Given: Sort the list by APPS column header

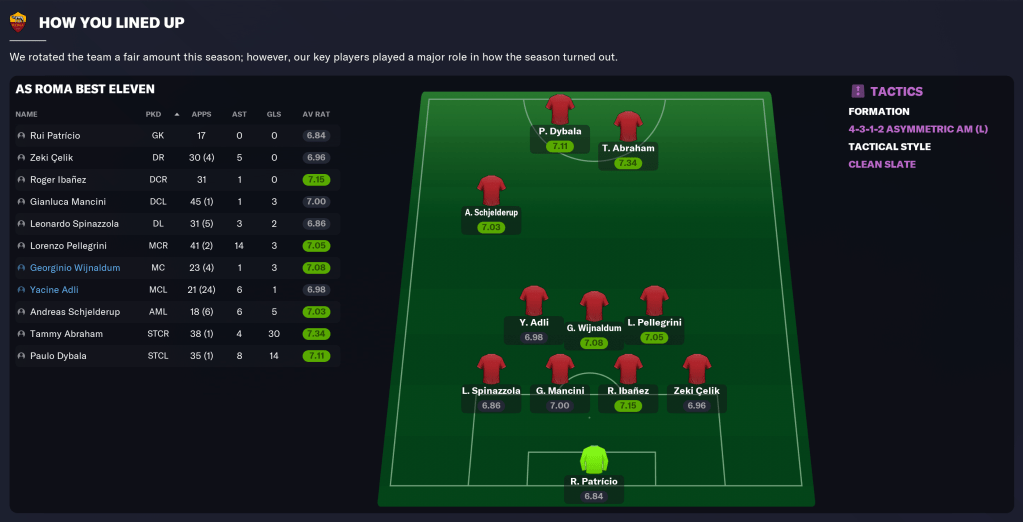Looking at the screenshot, I should coord(201,114).
